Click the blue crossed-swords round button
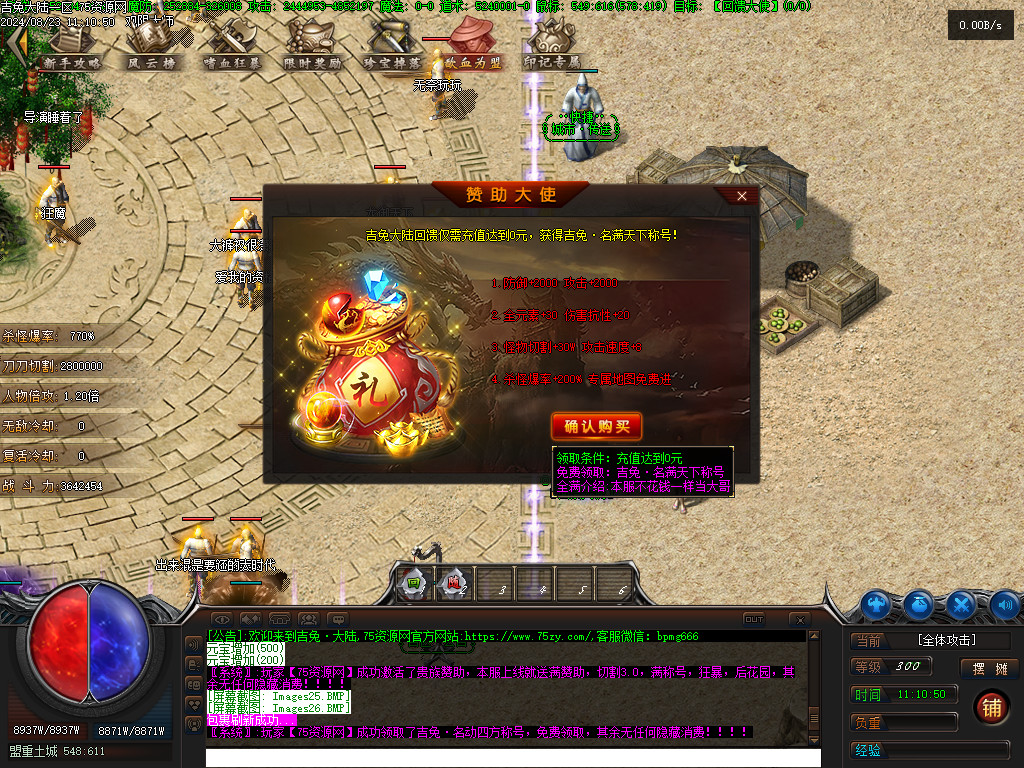 click(x=961, y=604)
